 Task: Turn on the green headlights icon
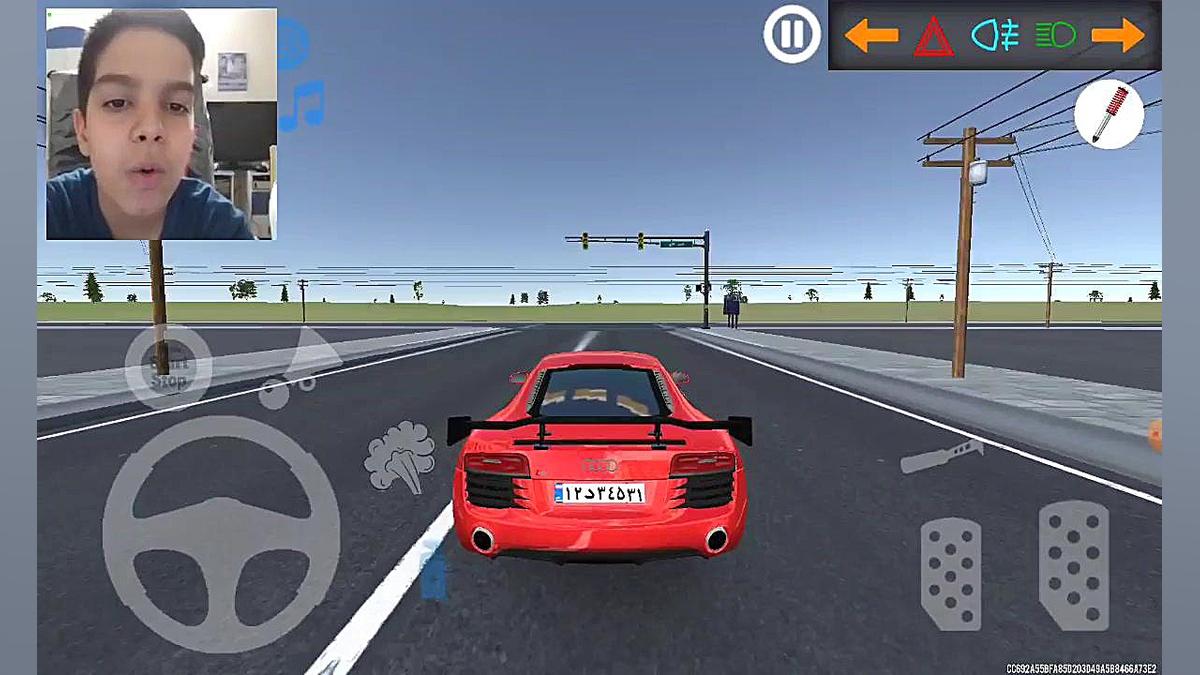click(1055, 36)
